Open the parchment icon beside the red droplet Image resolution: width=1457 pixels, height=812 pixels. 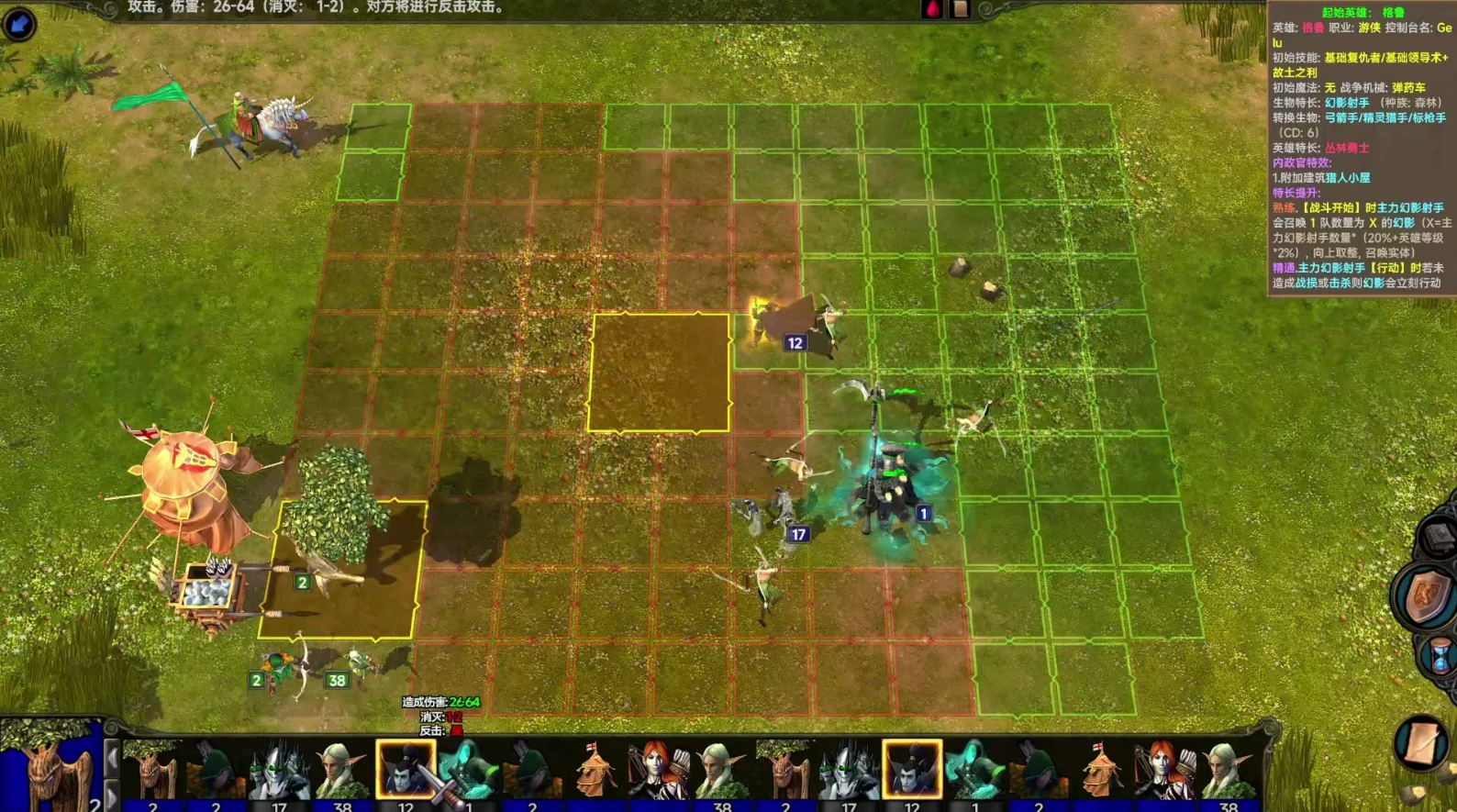(960, 9)
